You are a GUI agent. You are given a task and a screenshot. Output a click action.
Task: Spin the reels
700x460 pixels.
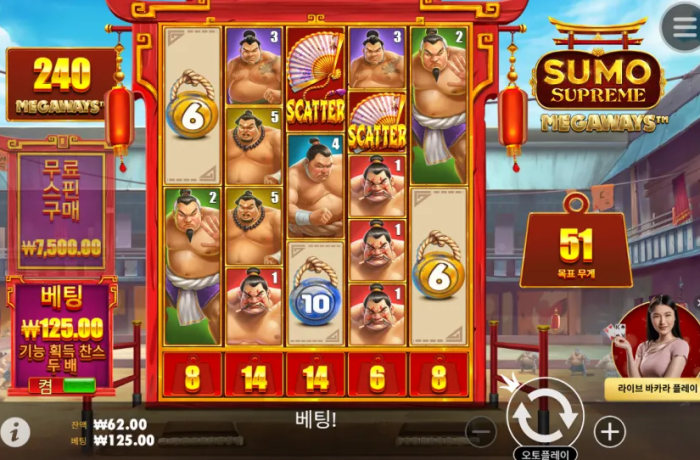pyautogui.click(x=545, y=412)
